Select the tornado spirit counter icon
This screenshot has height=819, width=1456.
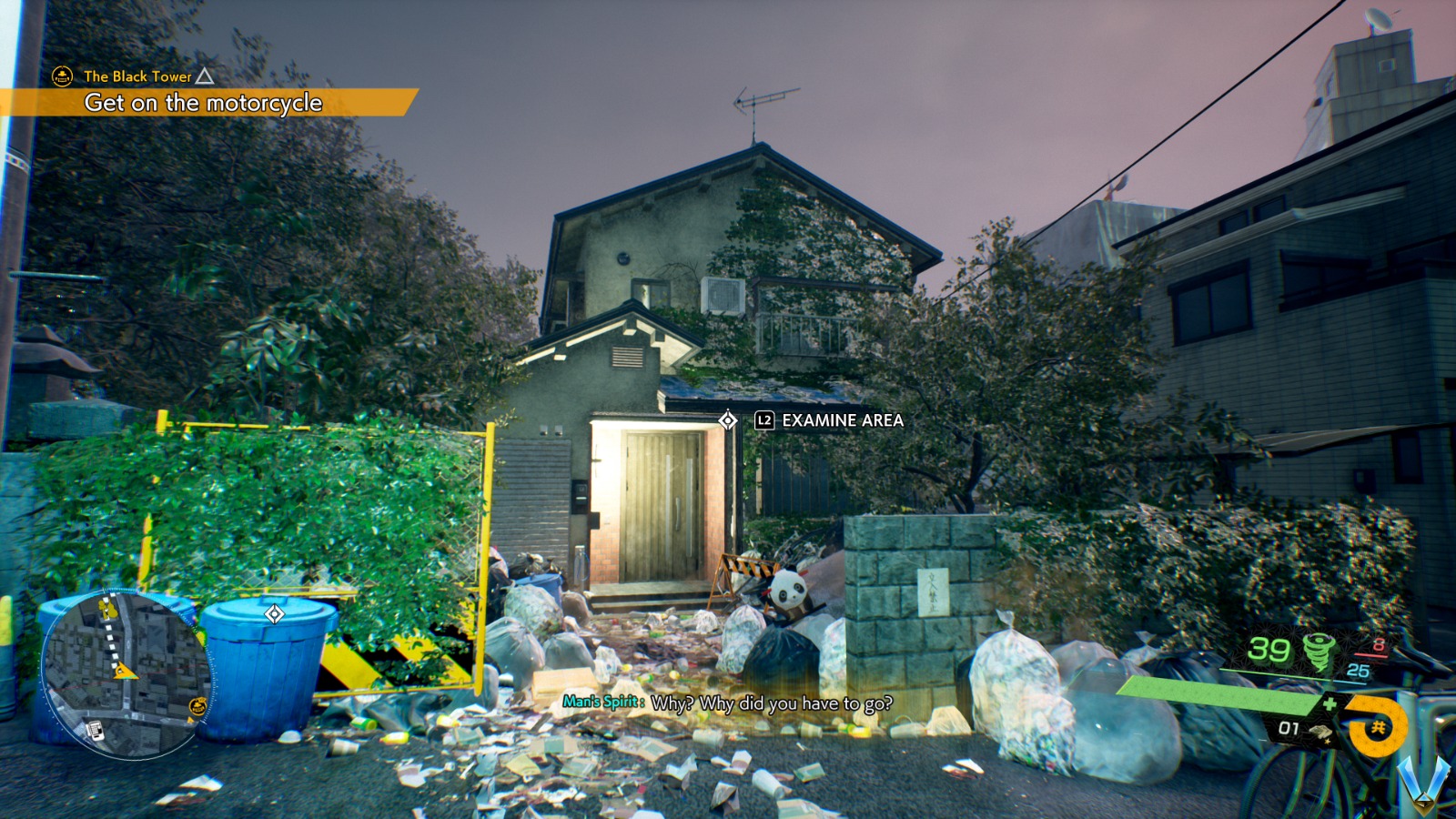tap(1319, 652)
